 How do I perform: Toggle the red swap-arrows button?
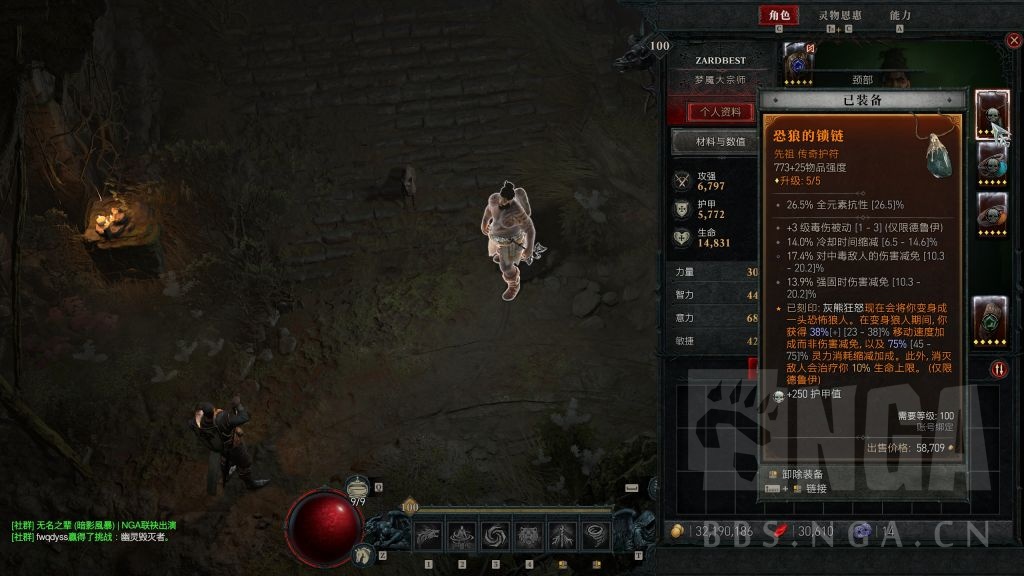(x=1000, y=369)
